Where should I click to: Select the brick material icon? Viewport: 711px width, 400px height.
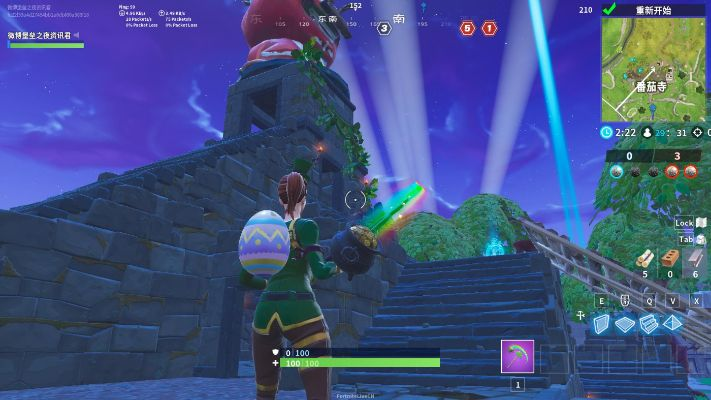pyautogui.click(x=670, y=259)
